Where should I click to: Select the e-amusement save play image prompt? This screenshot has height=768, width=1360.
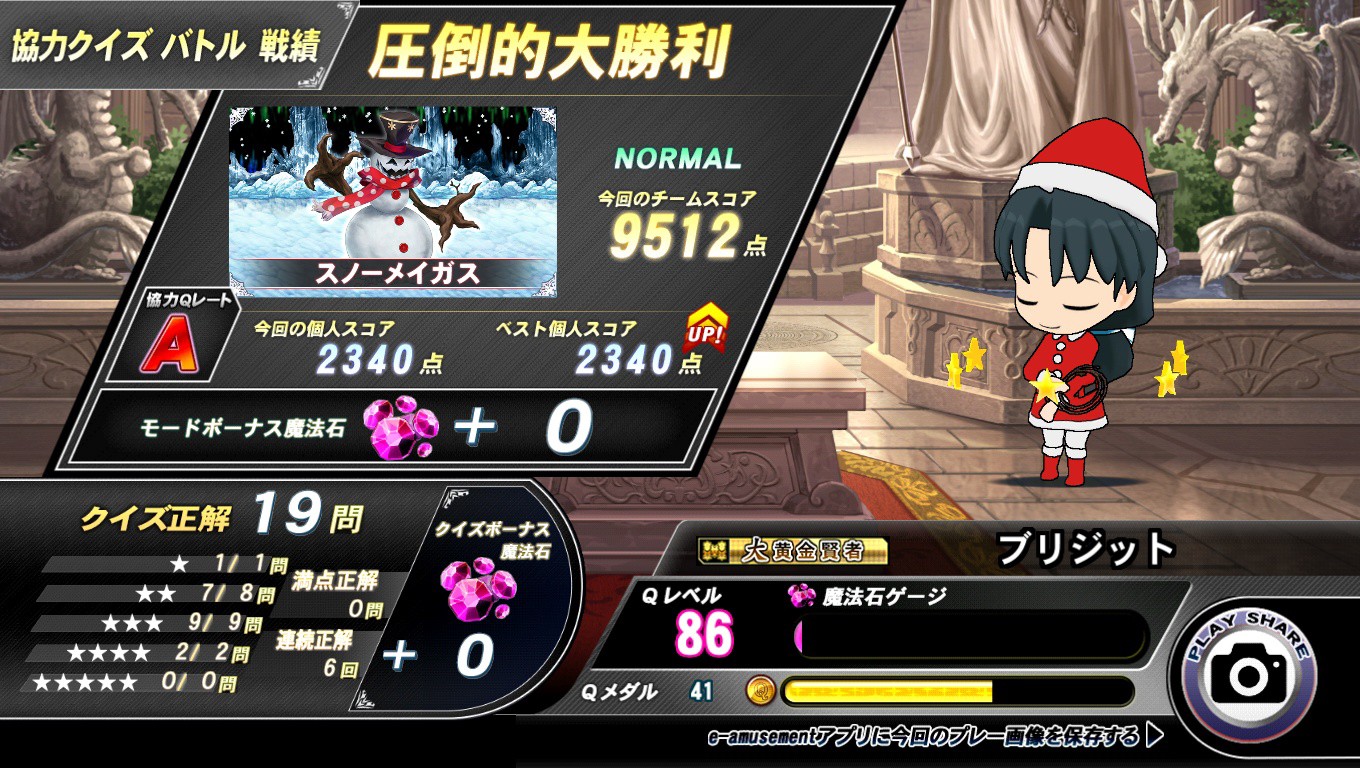(935, 738)
